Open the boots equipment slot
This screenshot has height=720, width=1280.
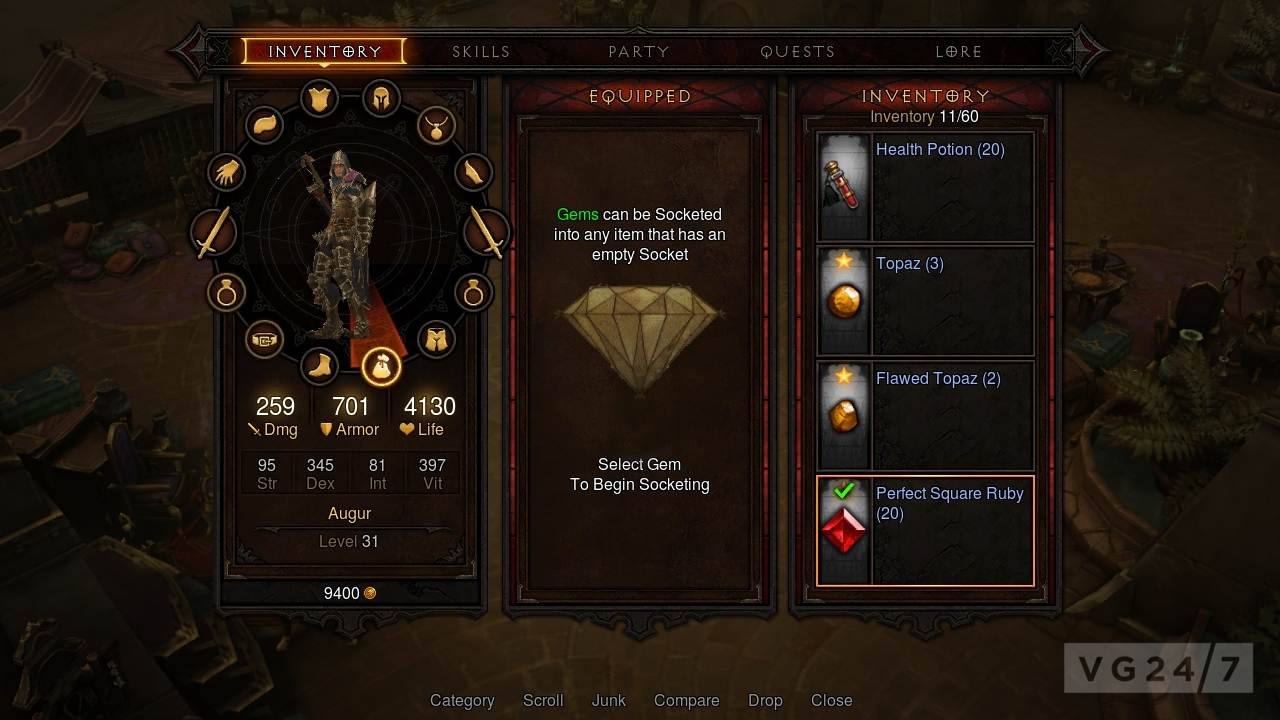pyautogui.click(x=320, y=365)
